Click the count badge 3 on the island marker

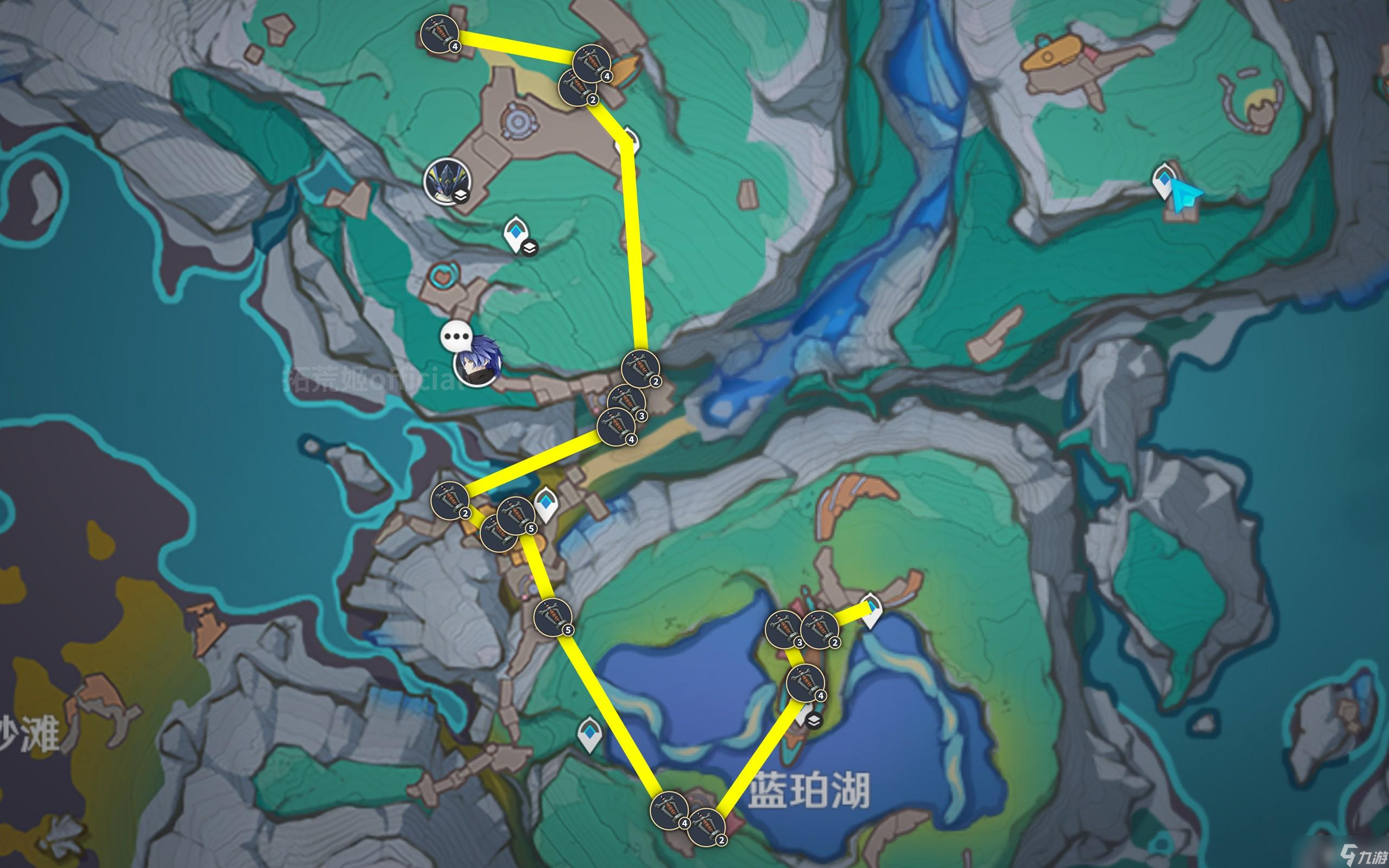tap(800, 643)
